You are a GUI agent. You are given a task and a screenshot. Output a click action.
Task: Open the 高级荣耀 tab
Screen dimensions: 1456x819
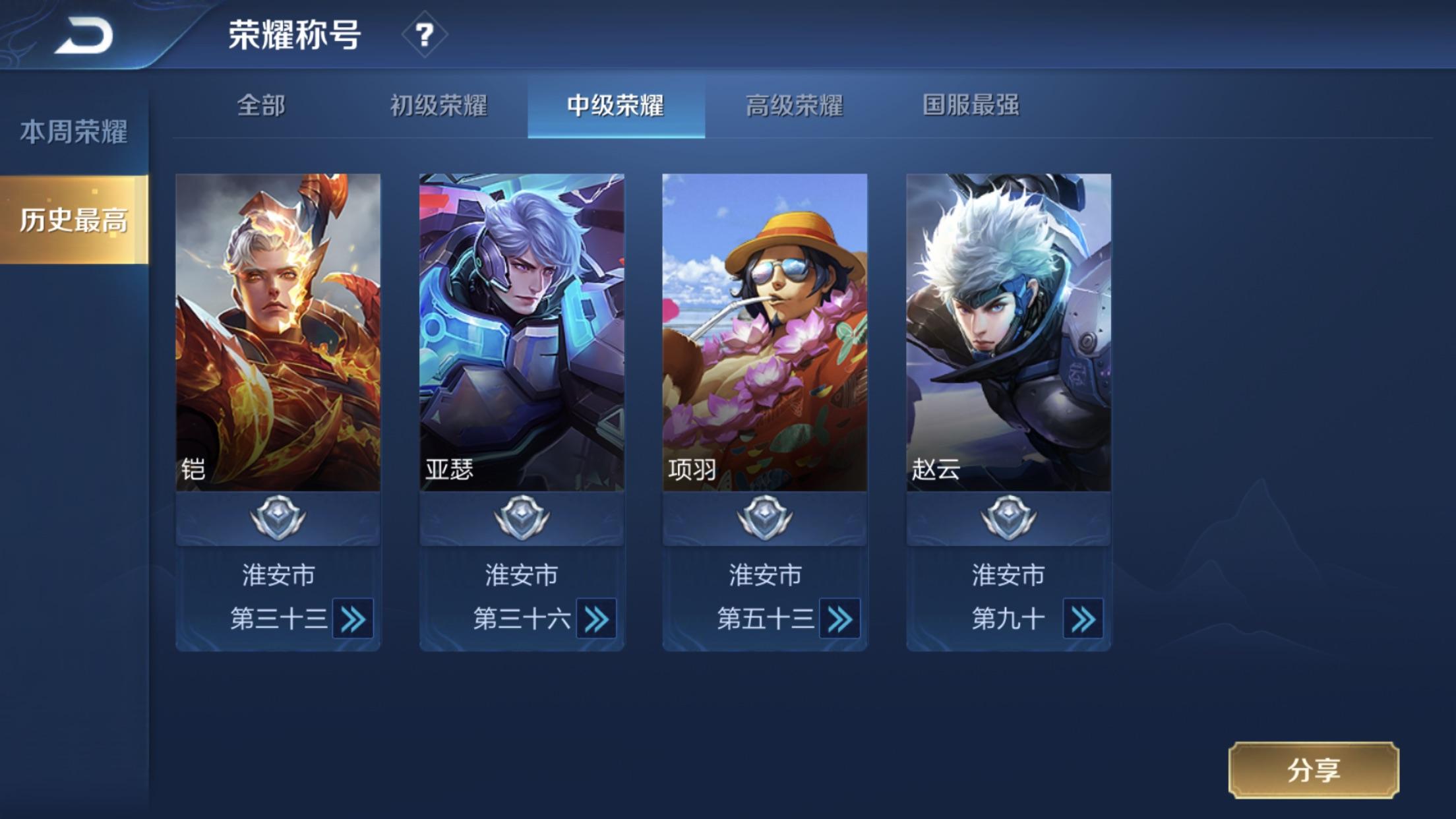click(x=794, y=106)
